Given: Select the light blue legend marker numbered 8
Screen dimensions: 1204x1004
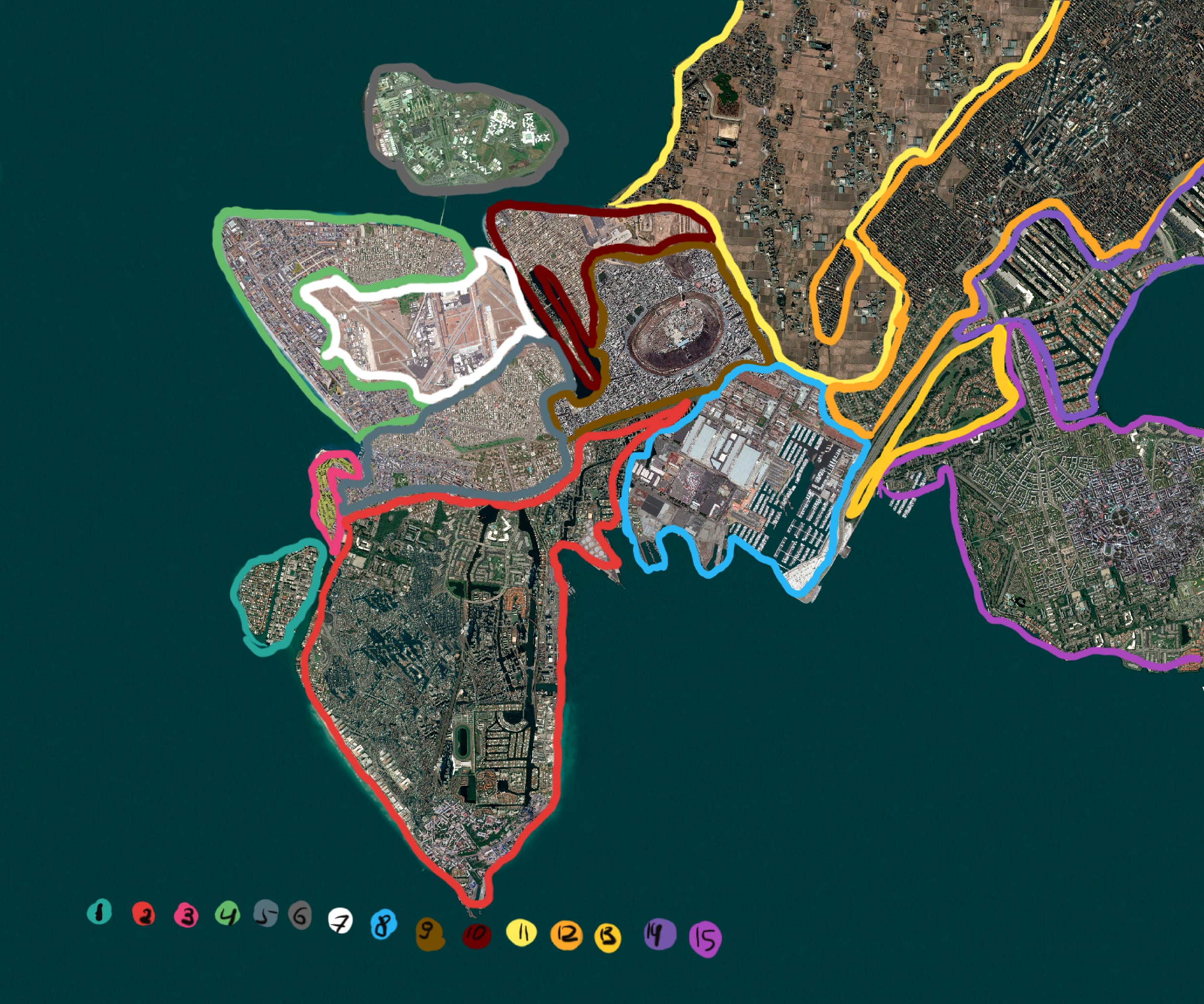Looking at the screenshot, I should pyautogui.click(x=383, y=924).
